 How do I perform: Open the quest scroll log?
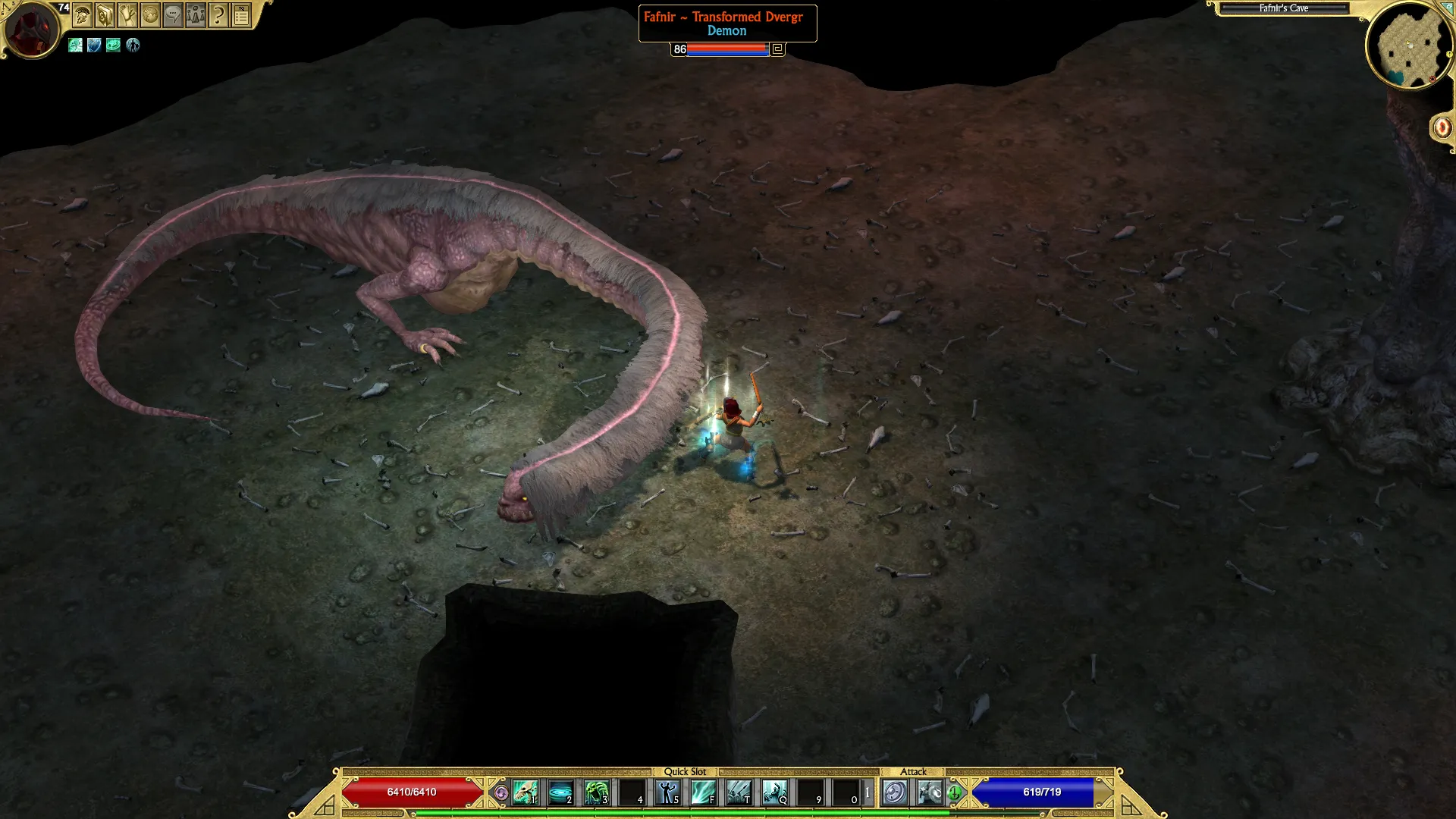tap(127, 15)
